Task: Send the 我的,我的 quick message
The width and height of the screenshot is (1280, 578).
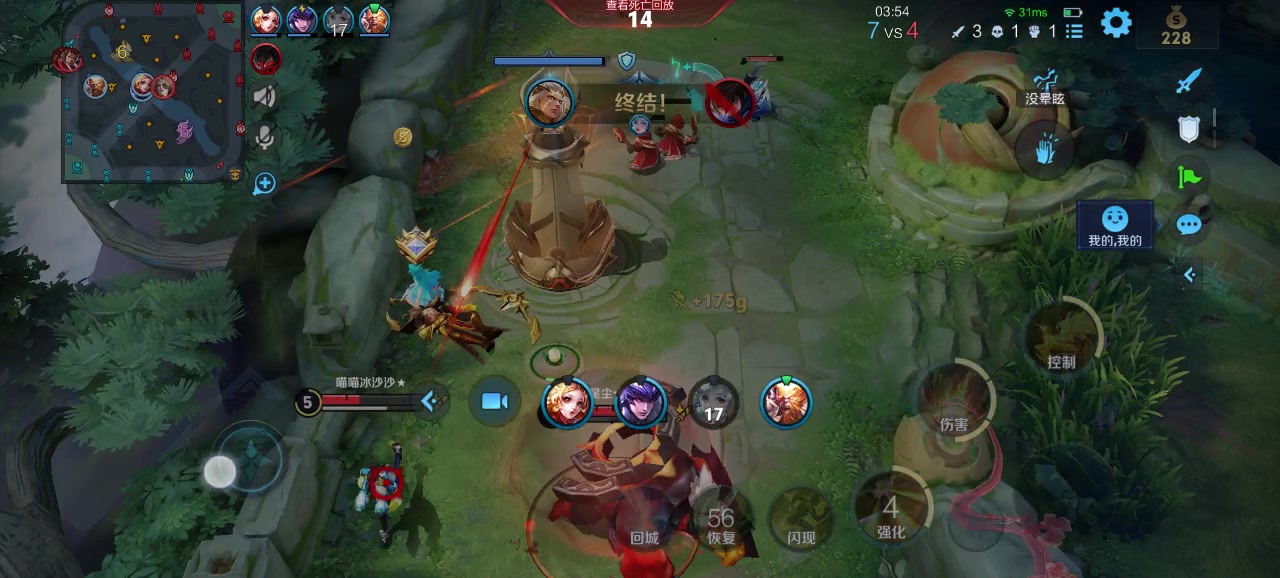Action: pyautogui.click(x=1115, y=226)
